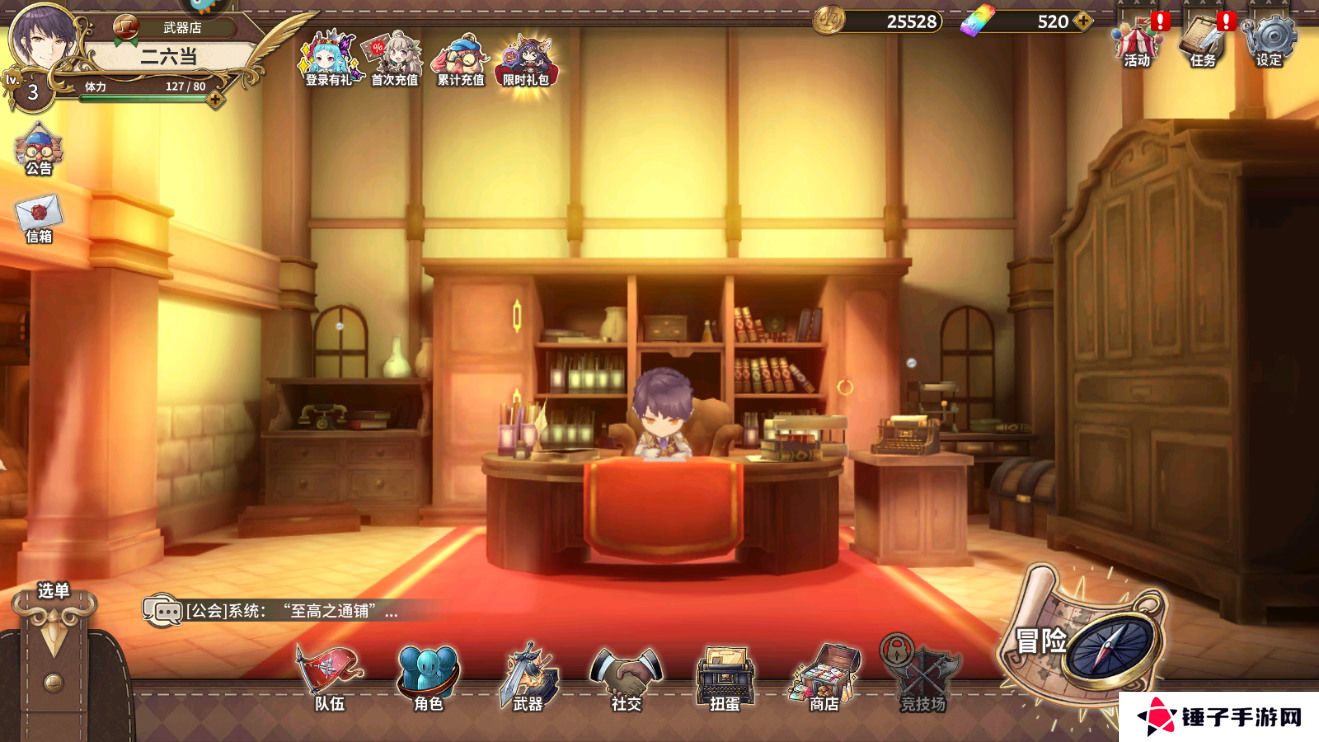The width and height of the screenshot is (1319, 742).
Task: Read the 公告 announcements
Action: (x=38, y=150)
